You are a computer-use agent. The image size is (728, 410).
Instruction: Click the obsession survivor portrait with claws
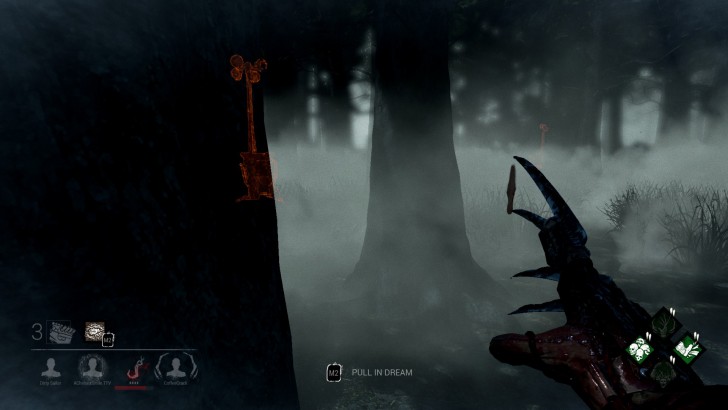click(x=176, y=366)
